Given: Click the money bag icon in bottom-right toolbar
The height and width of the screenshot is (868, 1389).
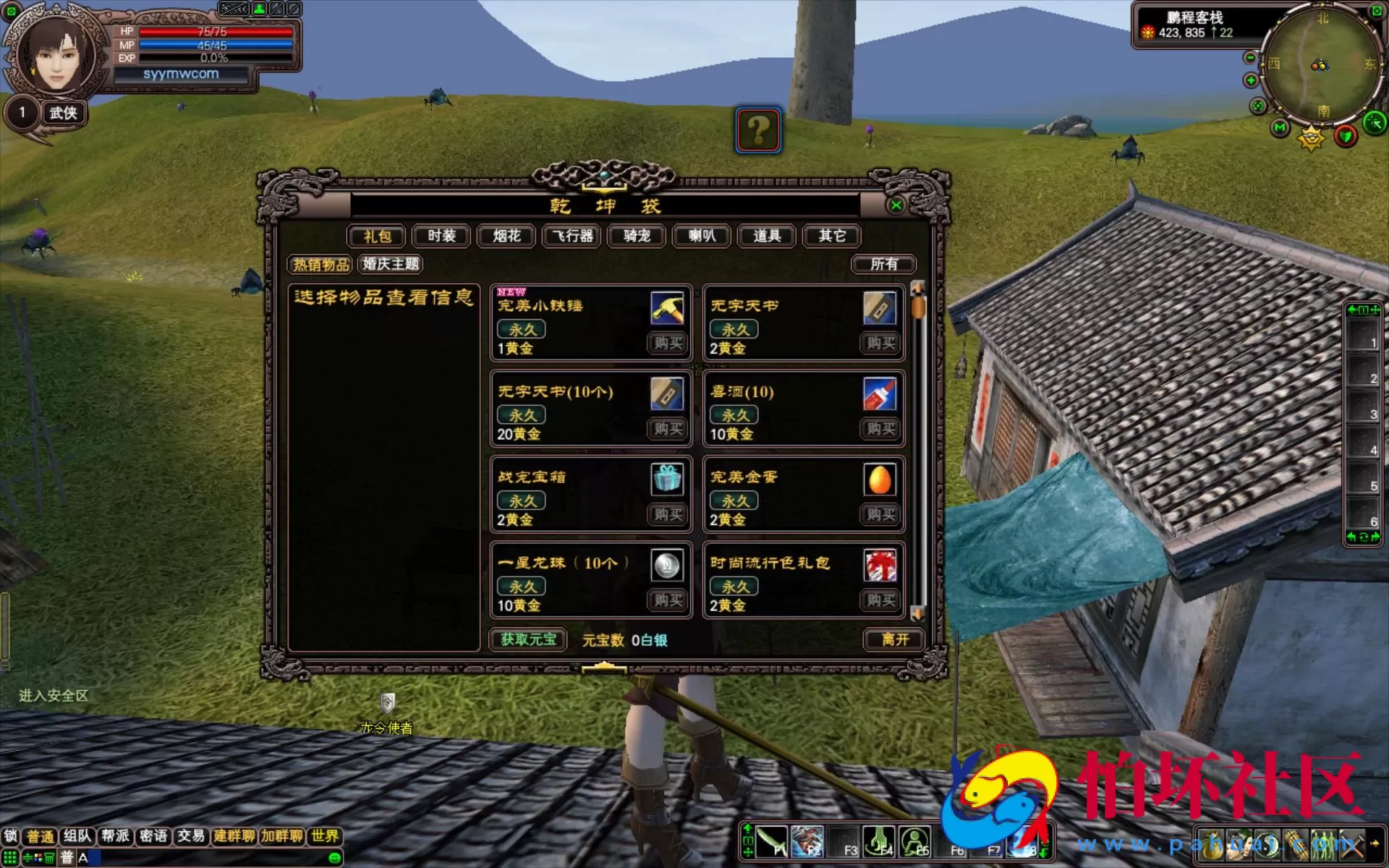Looking at the screenshot, I should 1211,844.
